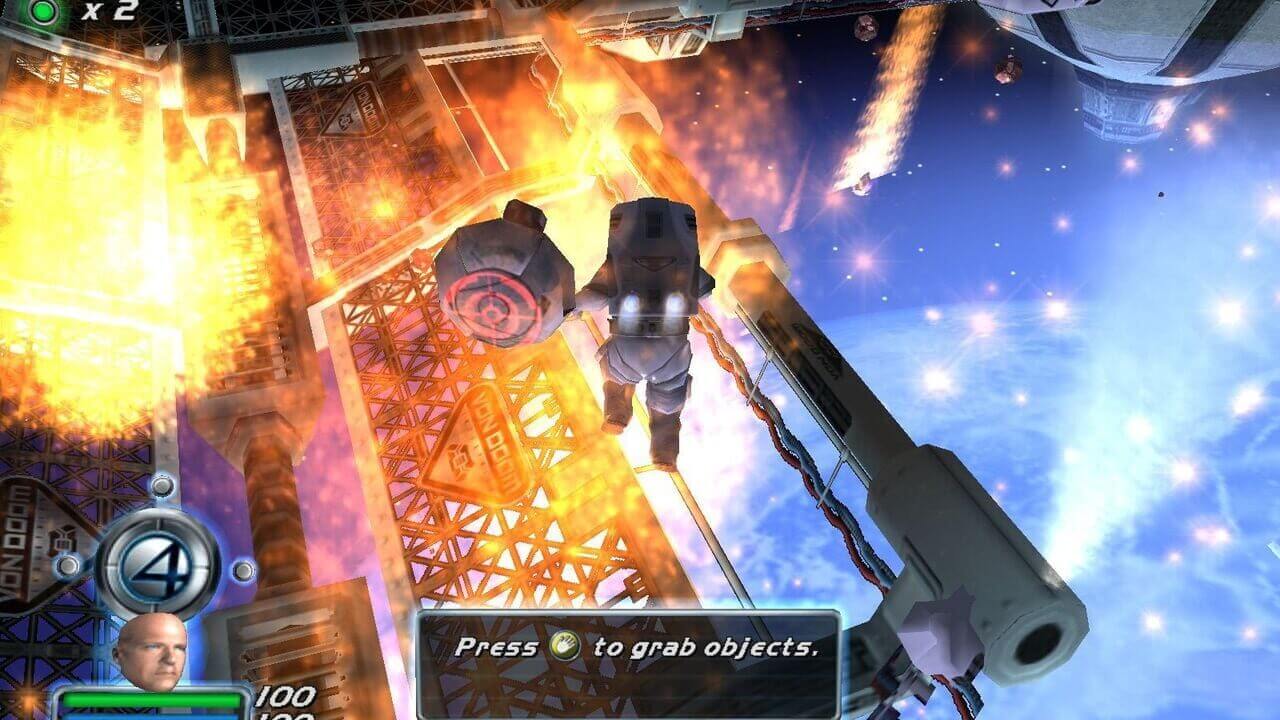Click the Fantastic Four "4" emblem

157,564
